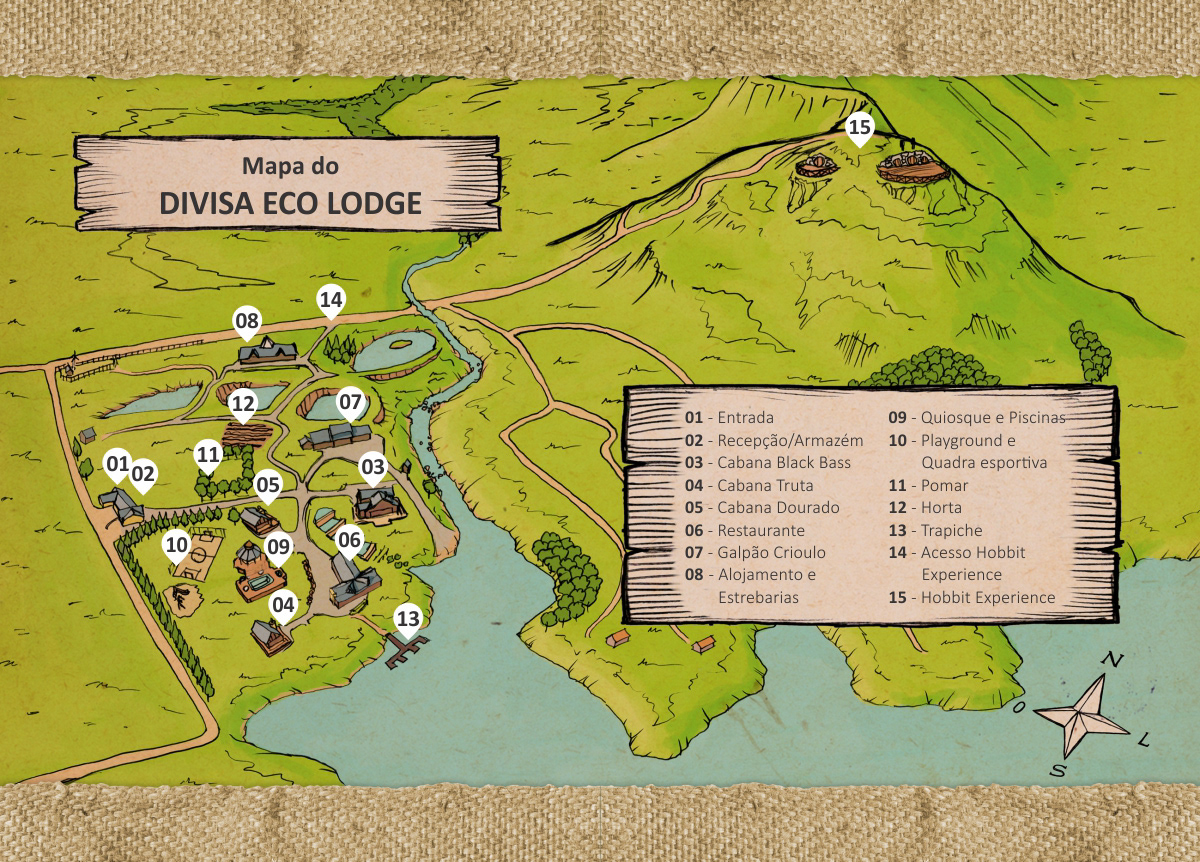This screenshot has width=1200, height=862.
Task: Click the Galpão Crioulo legend entry
Action: click(x=755, y=552)
